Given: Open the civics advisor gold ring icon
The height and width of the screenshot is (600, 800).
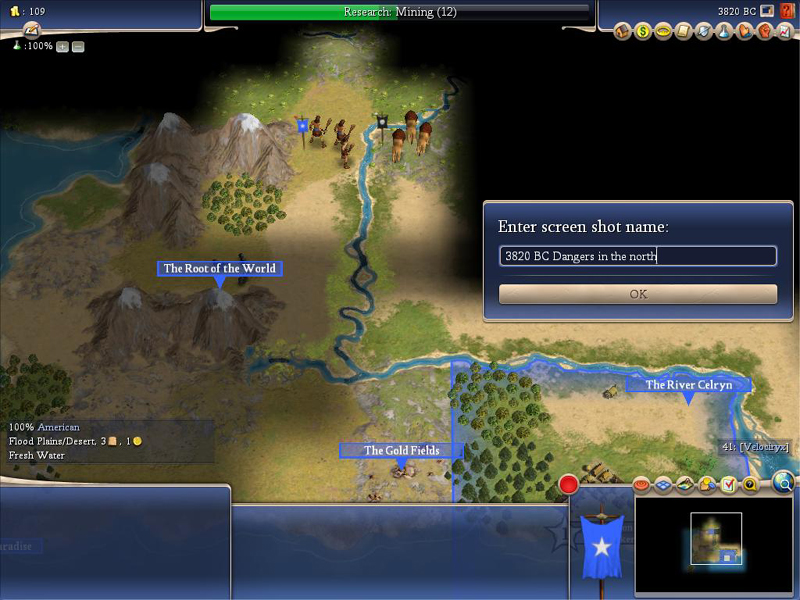Looking at the screenshot, I should [x=663, y=32].
